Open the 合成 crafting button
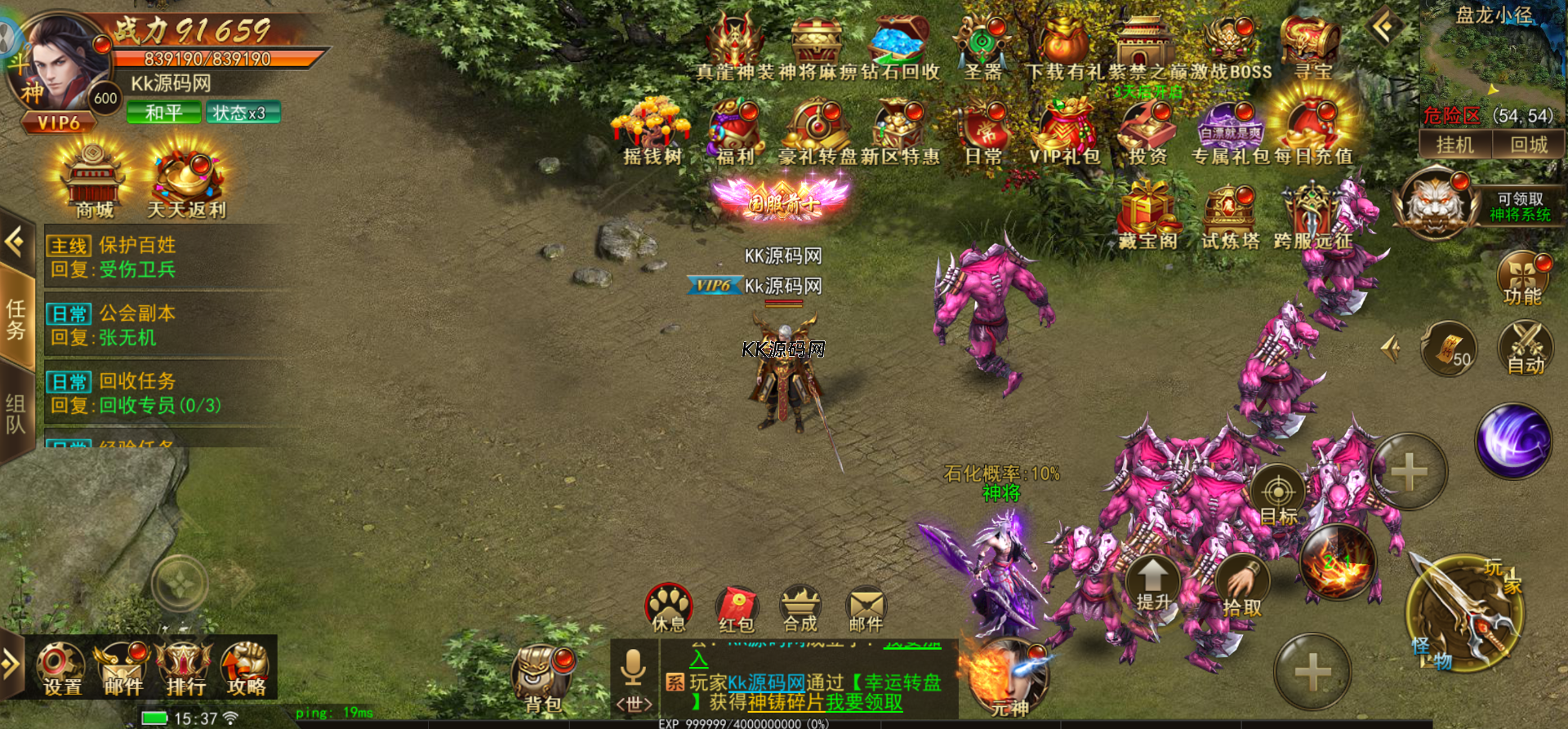 click(800, 609)
